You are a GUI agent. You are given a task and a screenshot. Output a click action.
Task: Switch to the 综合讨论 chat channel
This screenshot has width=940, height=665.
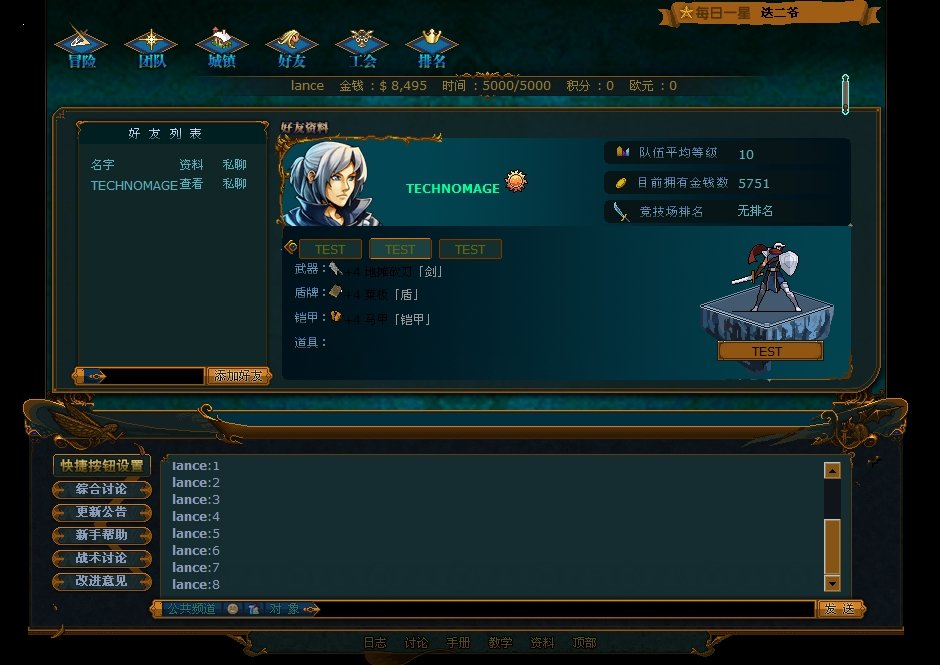coord(101,489)
